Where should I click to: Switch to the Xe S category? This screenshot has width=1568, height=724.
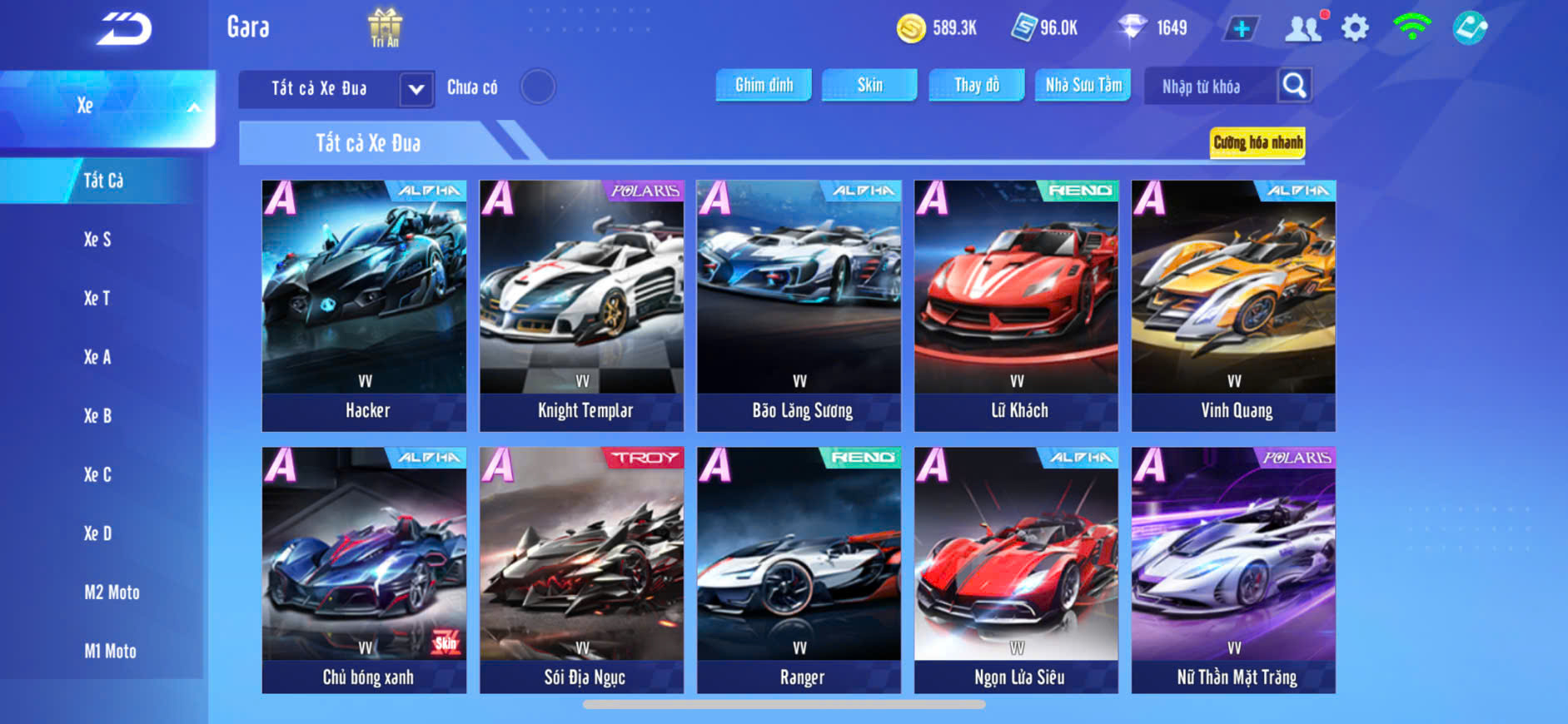click(97, 240)
